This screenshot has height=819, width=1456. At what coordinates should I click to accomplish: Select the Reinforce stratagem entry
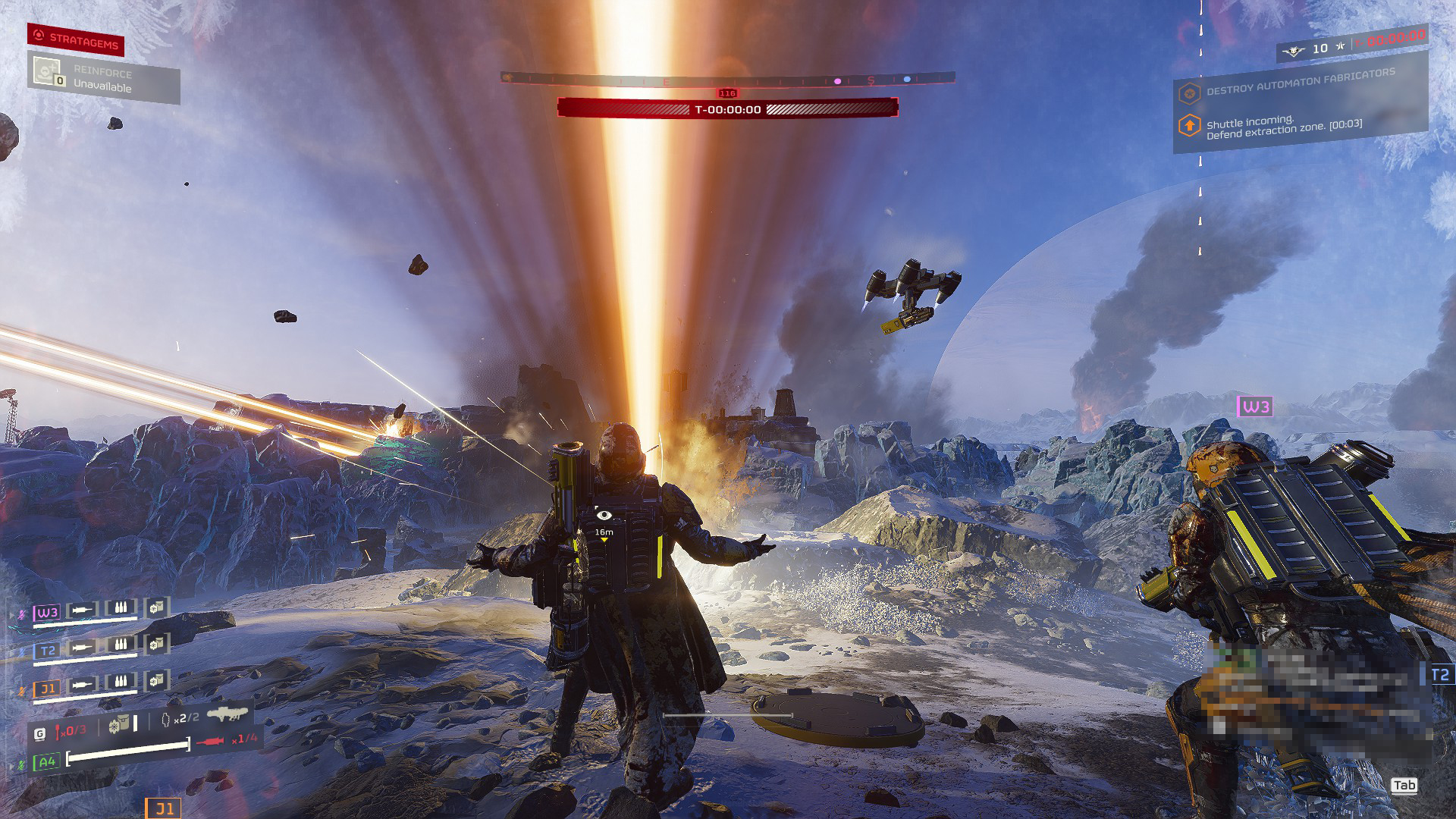(103, 80)
